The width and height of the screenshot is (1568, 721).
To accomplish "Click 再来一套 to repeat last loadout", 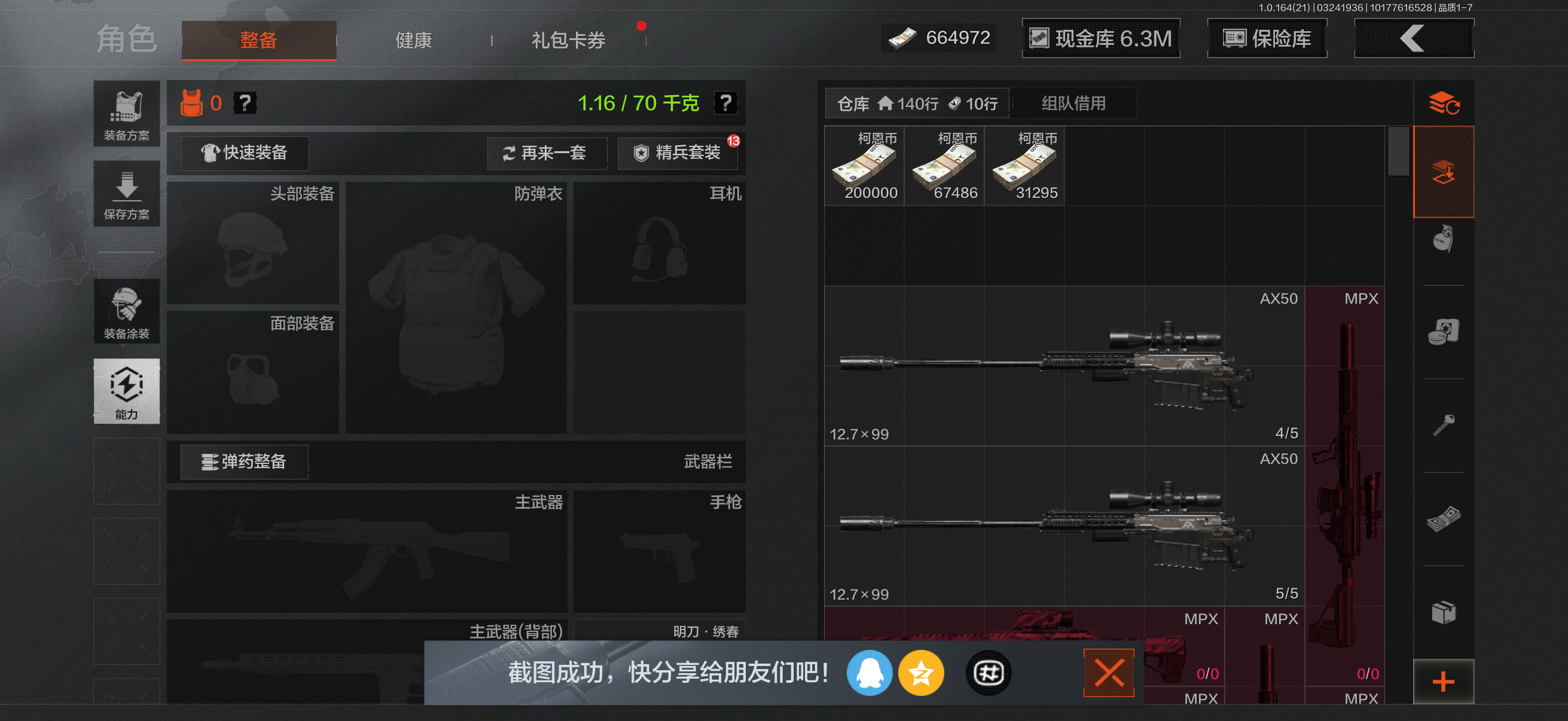I will [x=547, y=153].
